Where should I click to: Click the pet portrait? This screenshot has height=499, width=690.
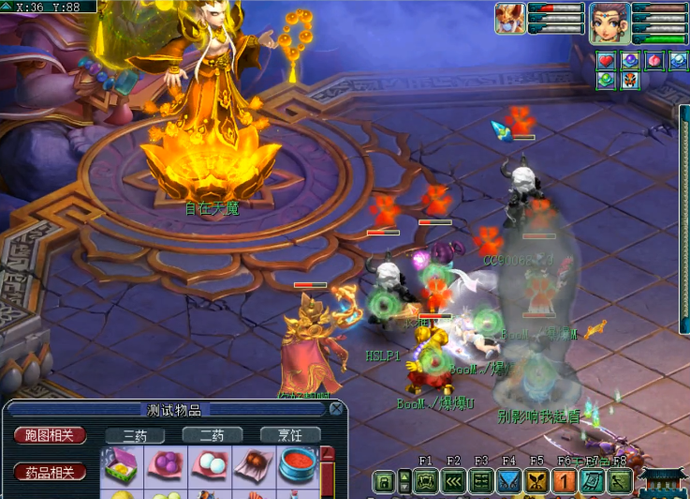(509, 19)
